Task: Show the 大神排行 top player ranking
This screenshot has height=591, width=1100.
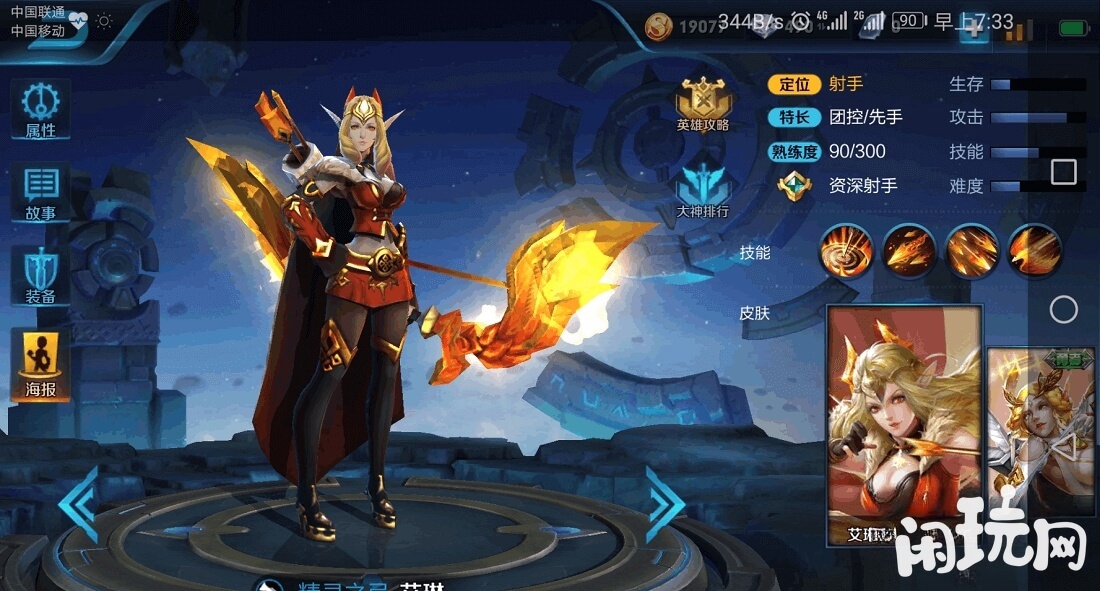Action: [703, 190]
